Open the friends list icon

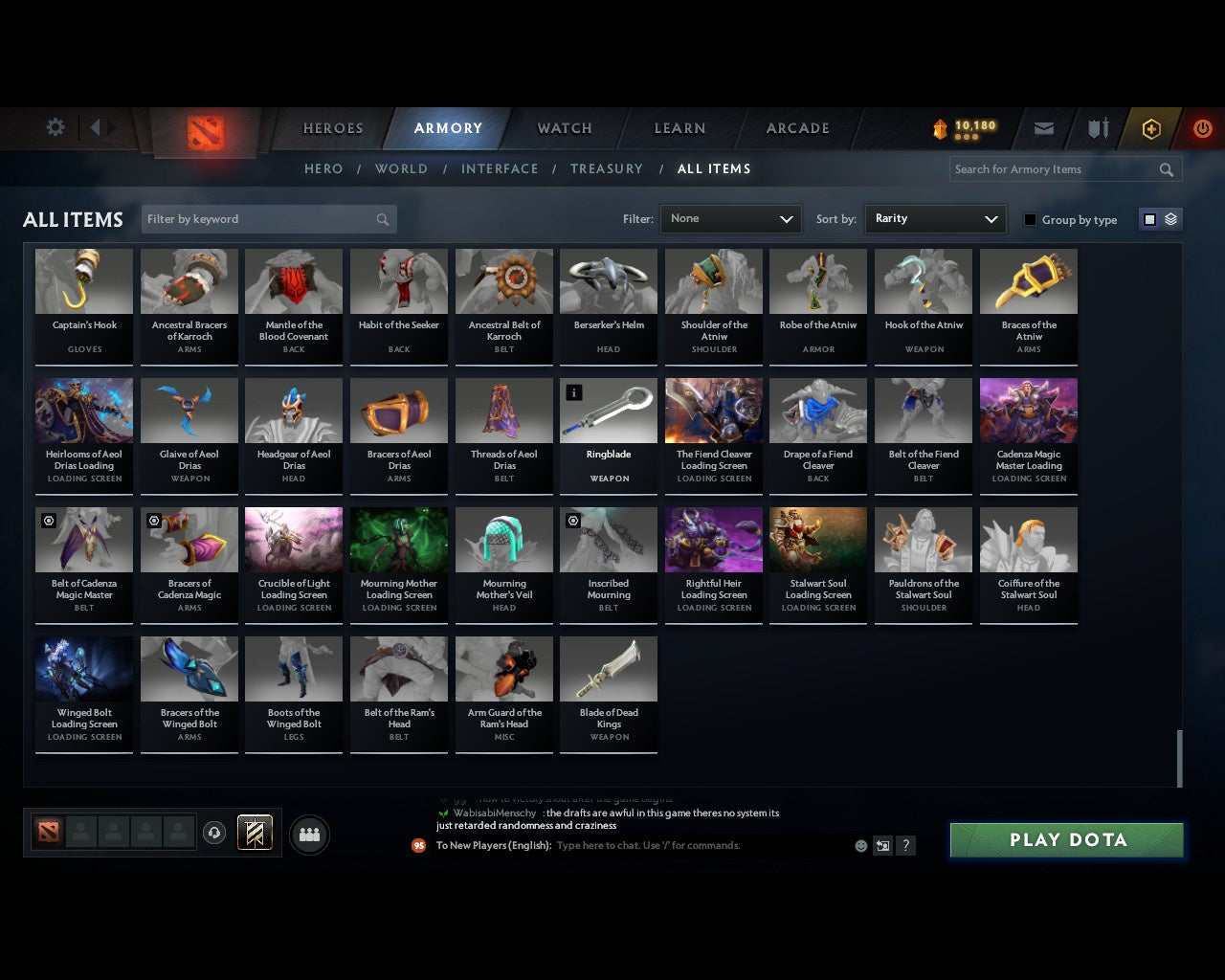pyautogui.click(x=308, y=834)
